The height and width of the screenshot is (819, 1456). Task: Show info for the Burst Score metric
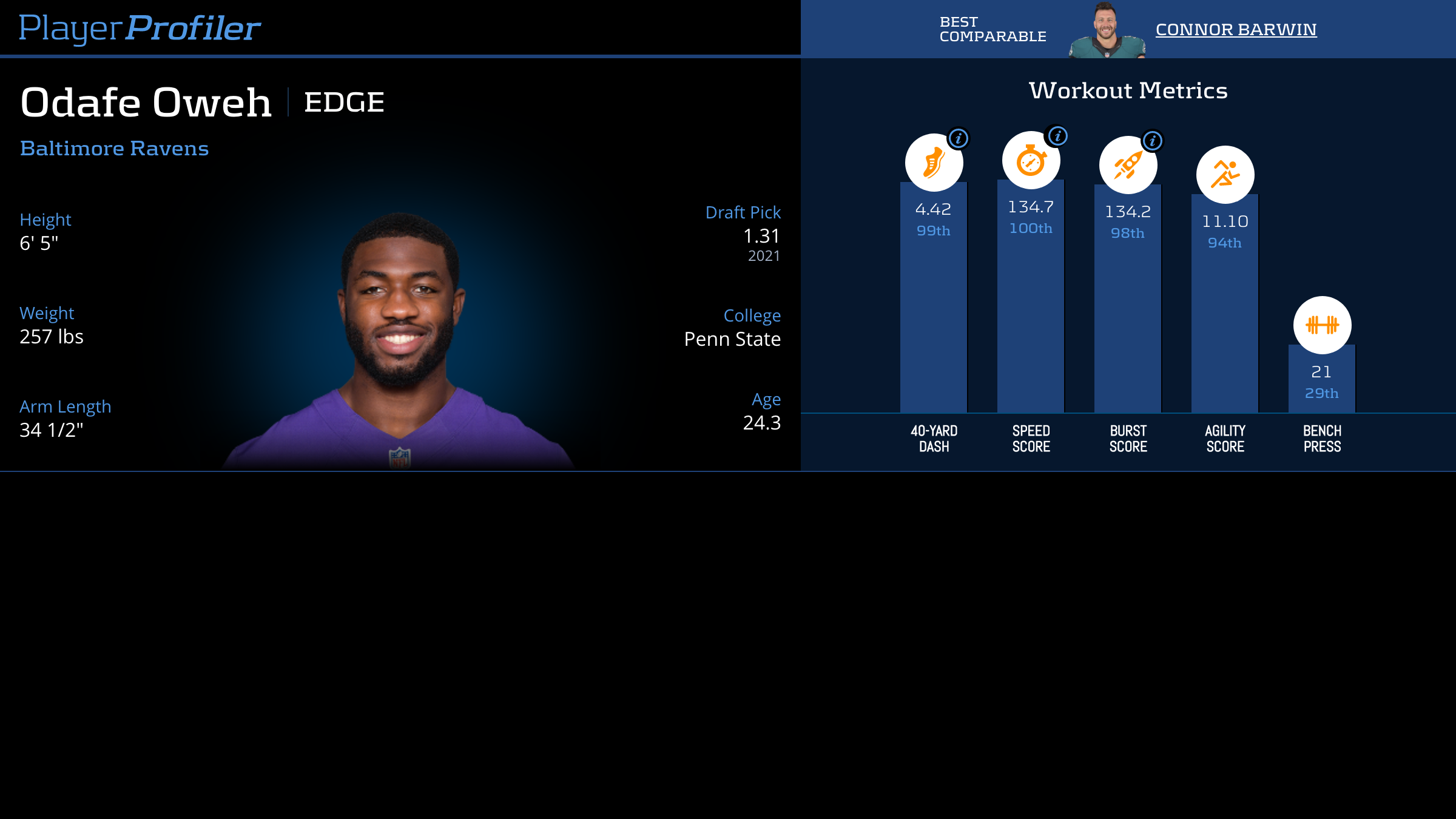pyautogui.click(x=1153, y=141)
